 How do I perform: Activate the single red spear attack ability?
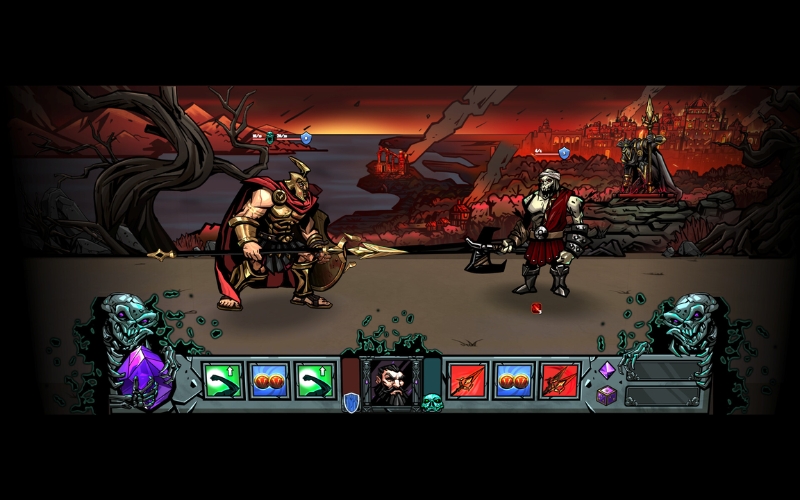pyautogui.click(x=467, y=381)
